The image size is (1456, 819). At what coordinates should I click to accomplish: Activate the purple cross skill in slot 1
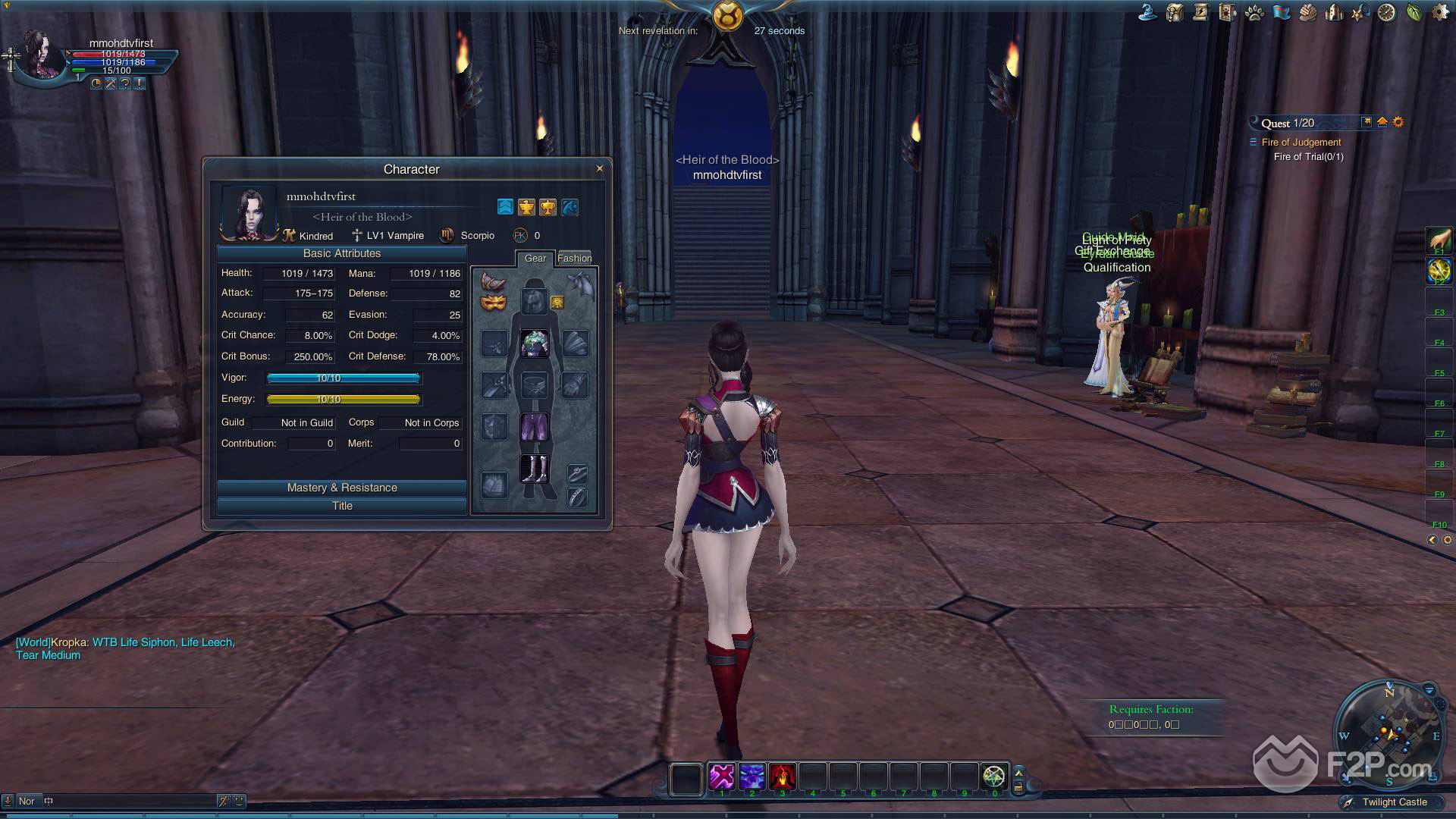[x=721, y=777]
